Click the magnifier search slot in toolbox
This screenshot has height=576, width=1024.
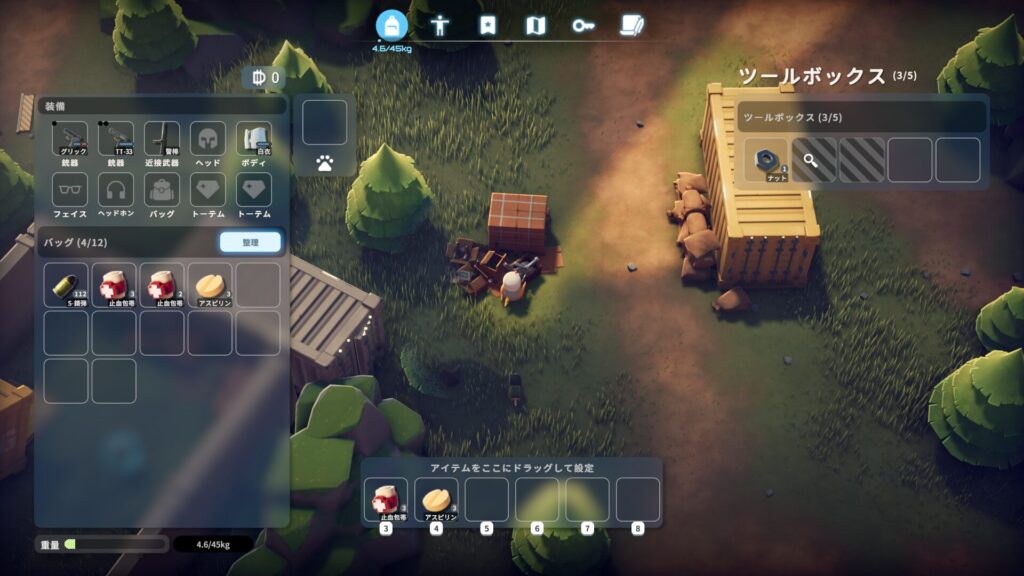point(814,160)
